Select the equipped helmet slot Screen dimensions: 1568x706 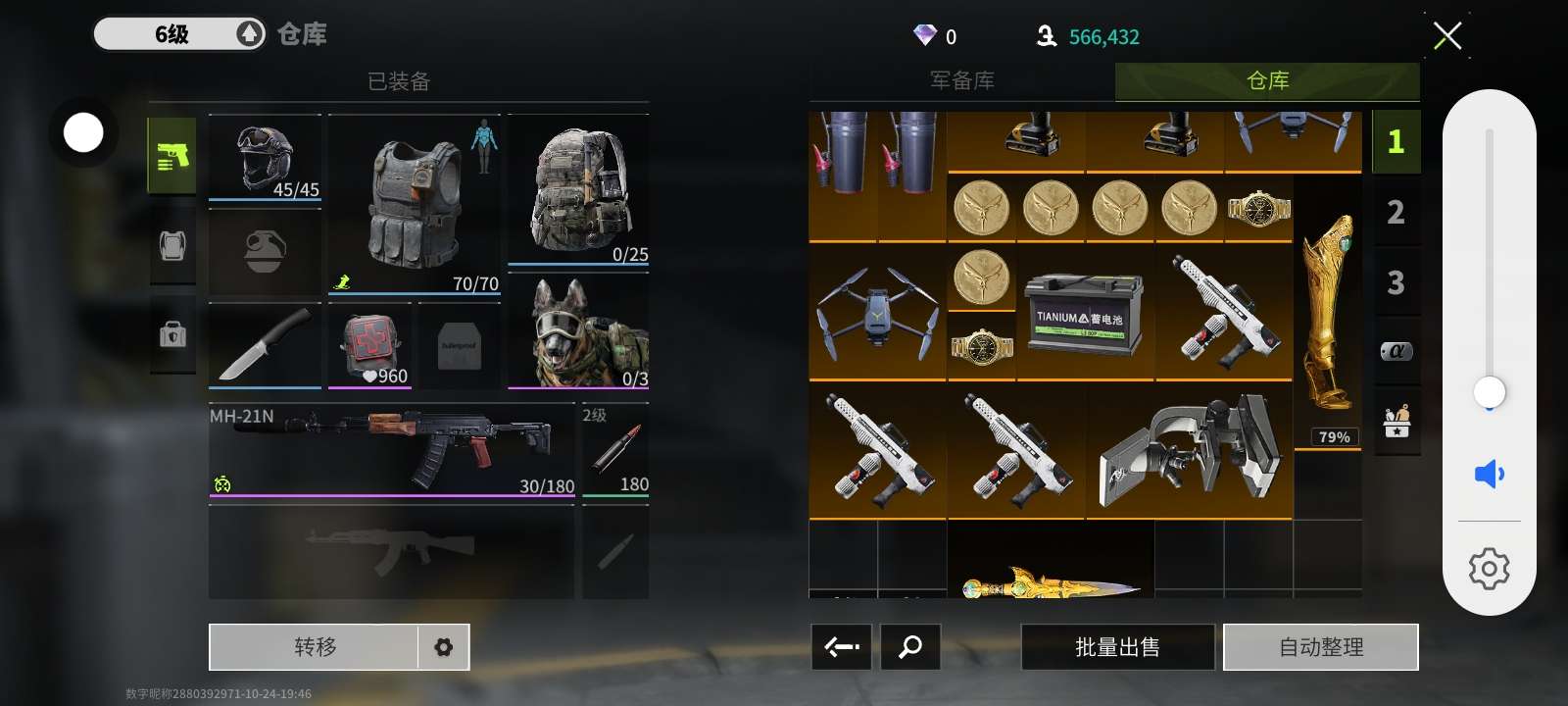click(265, 159)
